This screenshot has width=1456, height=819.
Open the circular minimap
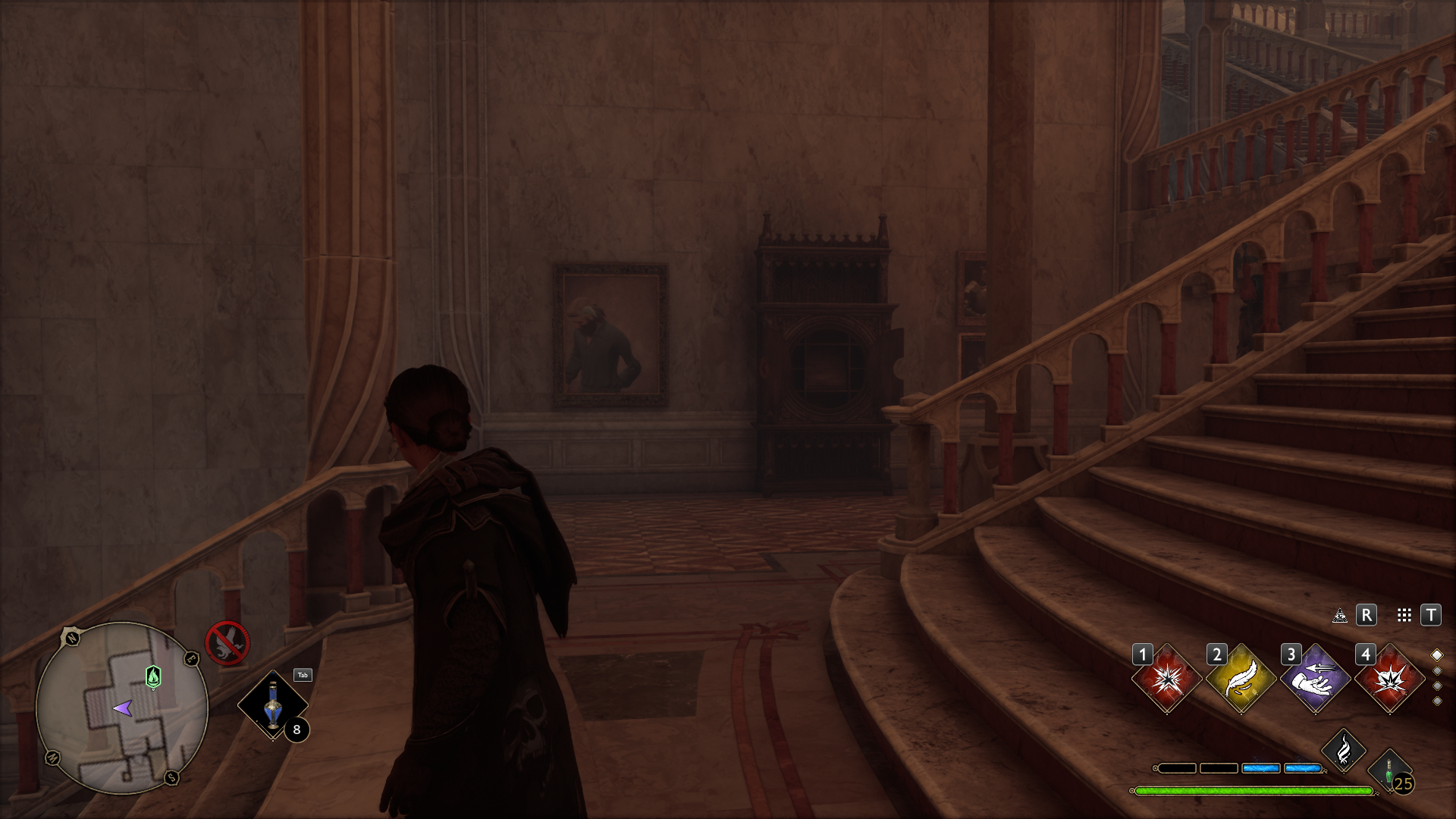tap(121, 708)
